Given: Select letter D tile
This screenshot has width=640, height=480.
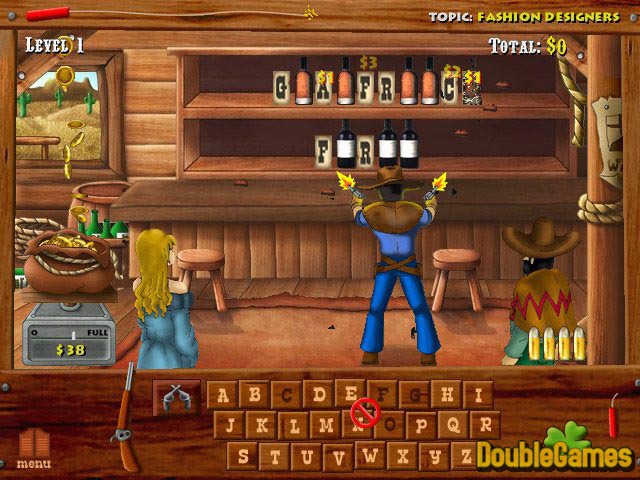Looking at the screenshot, I should click(318, 395).
